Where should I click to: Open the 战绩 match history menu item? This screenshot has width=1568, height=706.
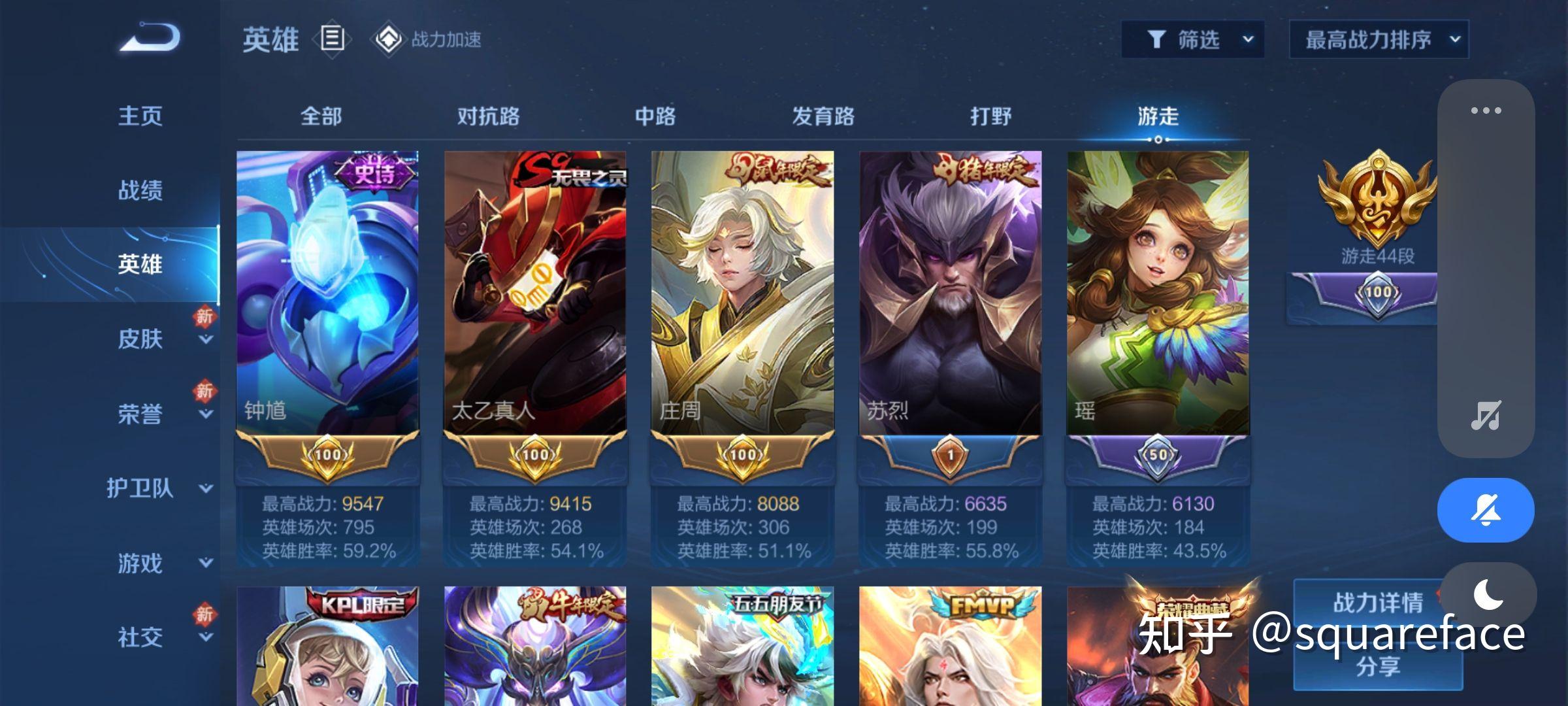[x=140, y=190]
